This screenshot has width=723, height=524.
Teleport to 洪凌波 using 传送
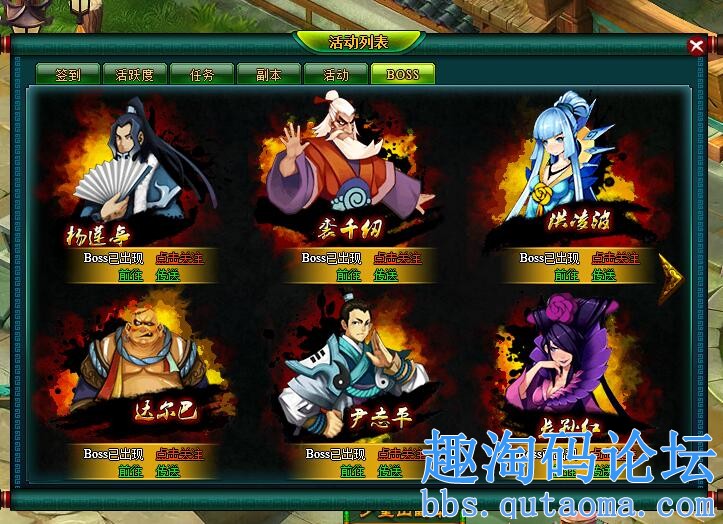tap(604, 275)
